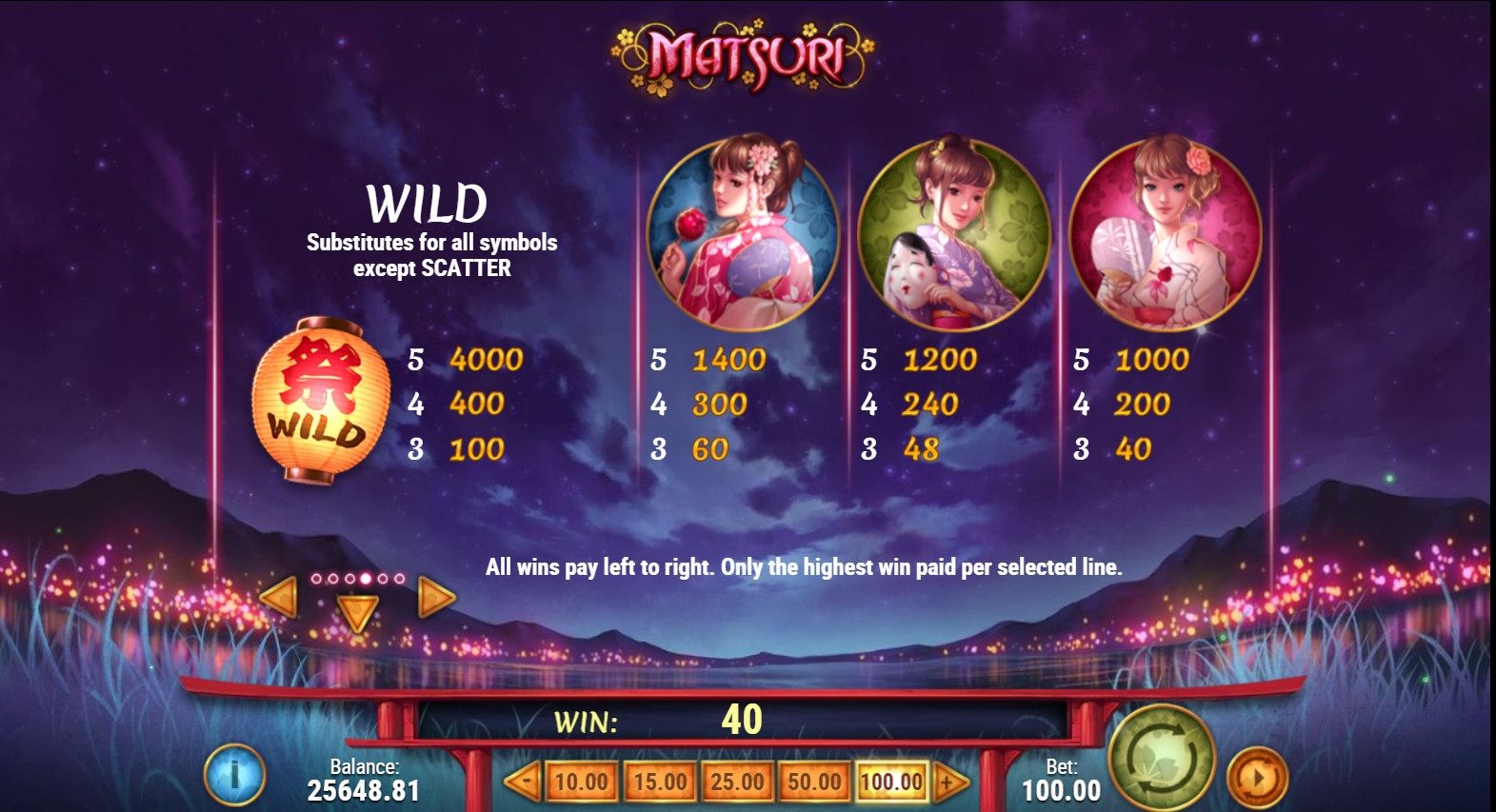Choose the 15.00 bet amount
1496x812 pixels.
[660, 782]
